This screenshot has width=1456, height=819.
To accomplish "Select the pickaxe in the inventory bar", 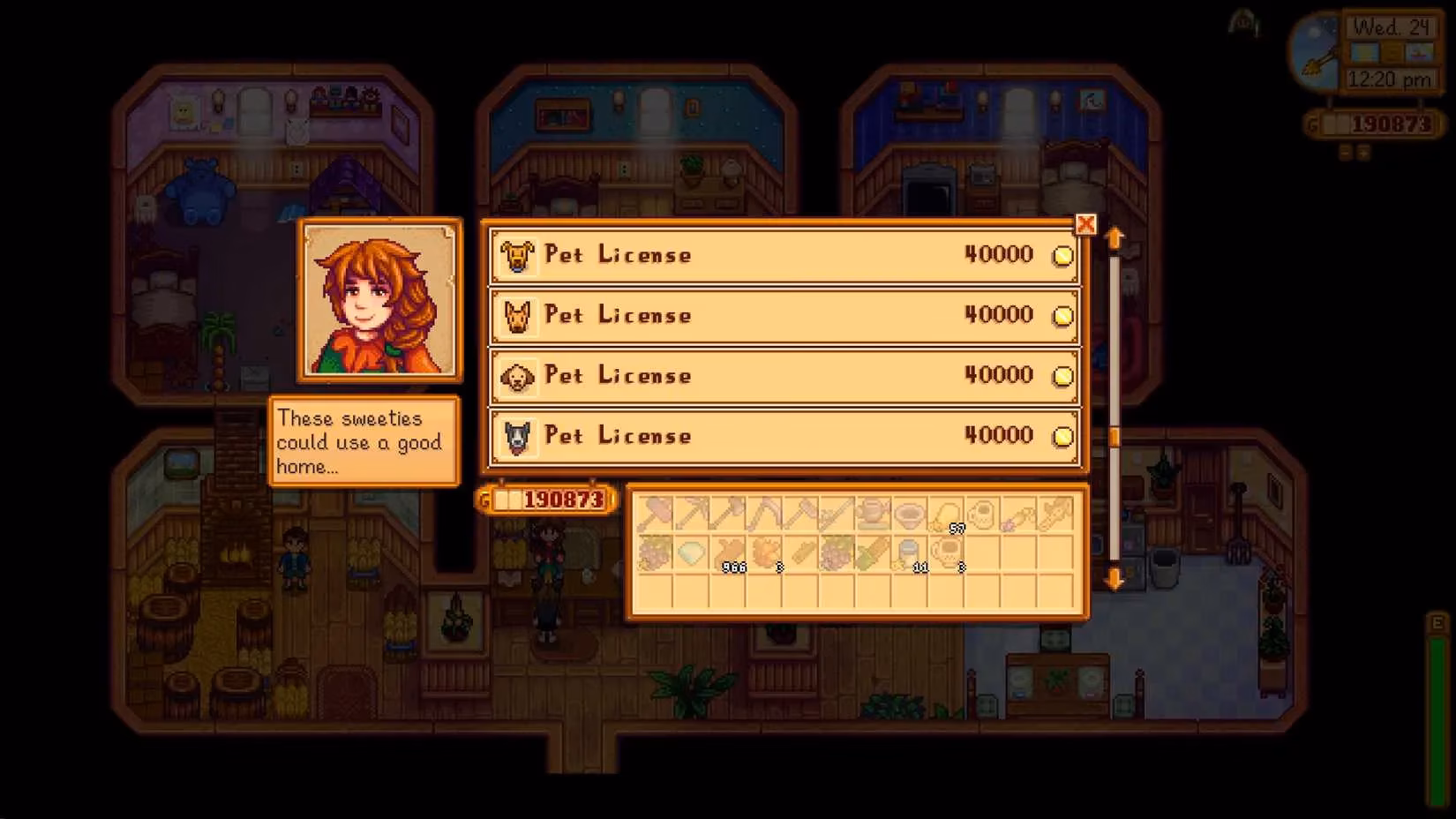I will [x=694, y=514].
